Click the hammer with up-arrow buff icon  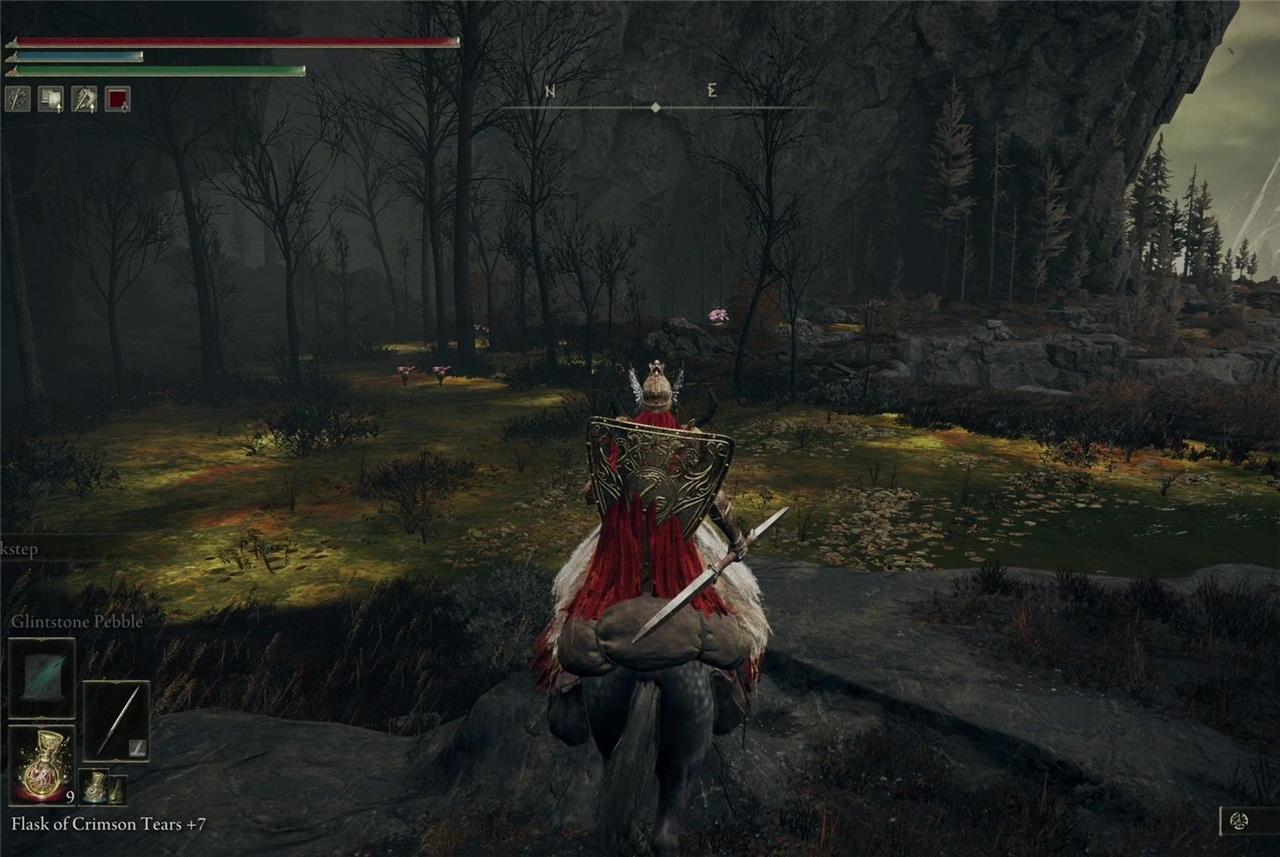tap(84, 99)
